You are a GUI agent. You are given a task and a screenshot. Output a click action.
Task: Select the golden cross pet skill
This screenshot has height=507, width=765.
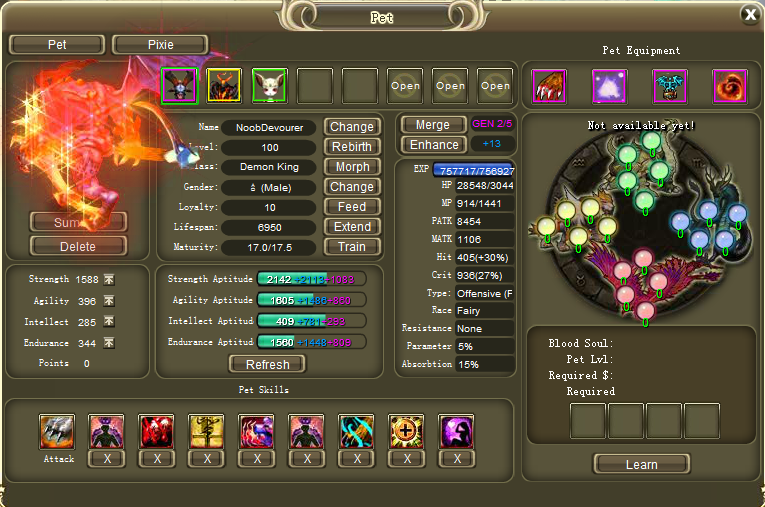[x=407, y=432]
